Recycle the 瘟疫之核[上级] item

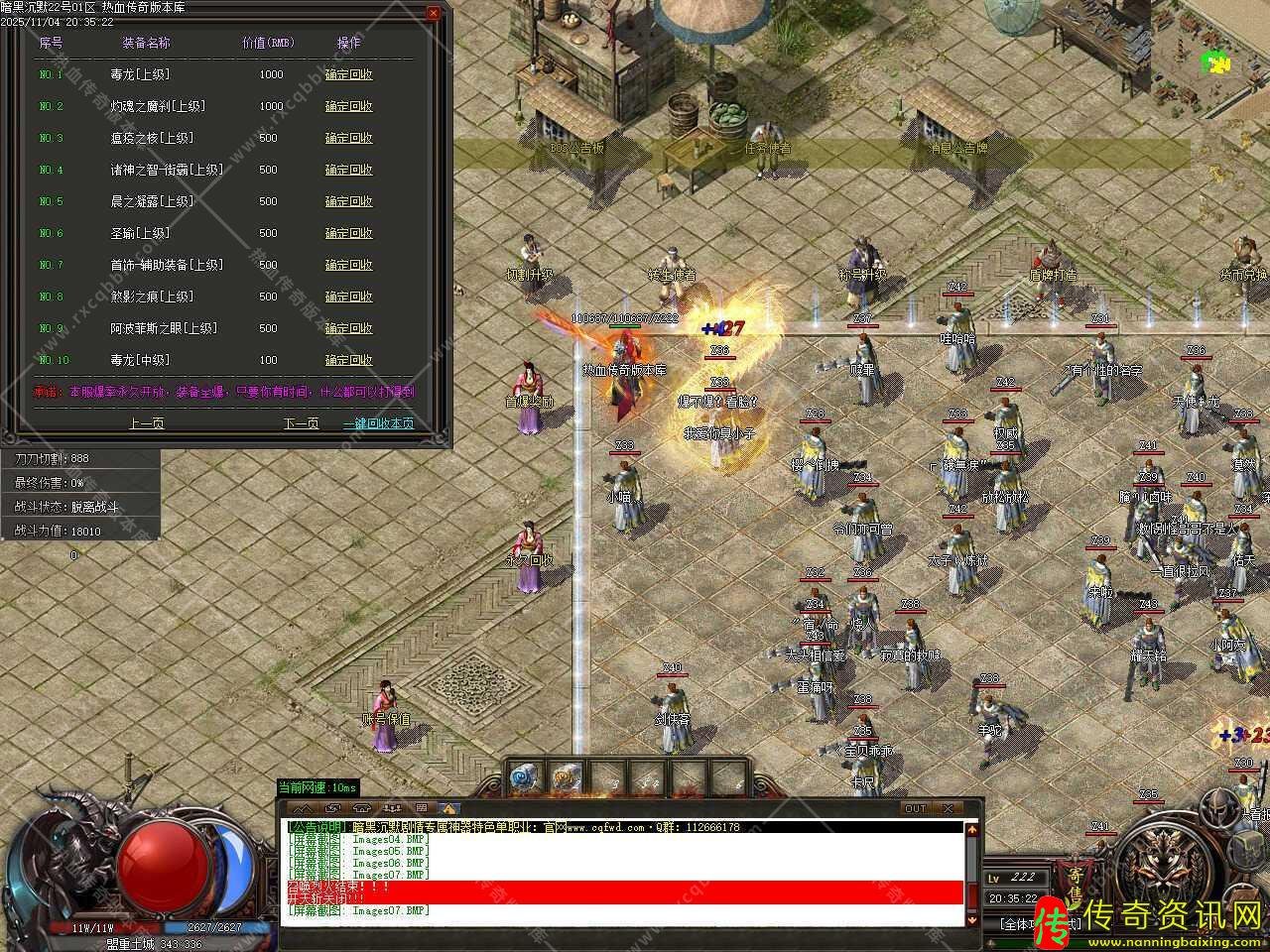[348, 138]
